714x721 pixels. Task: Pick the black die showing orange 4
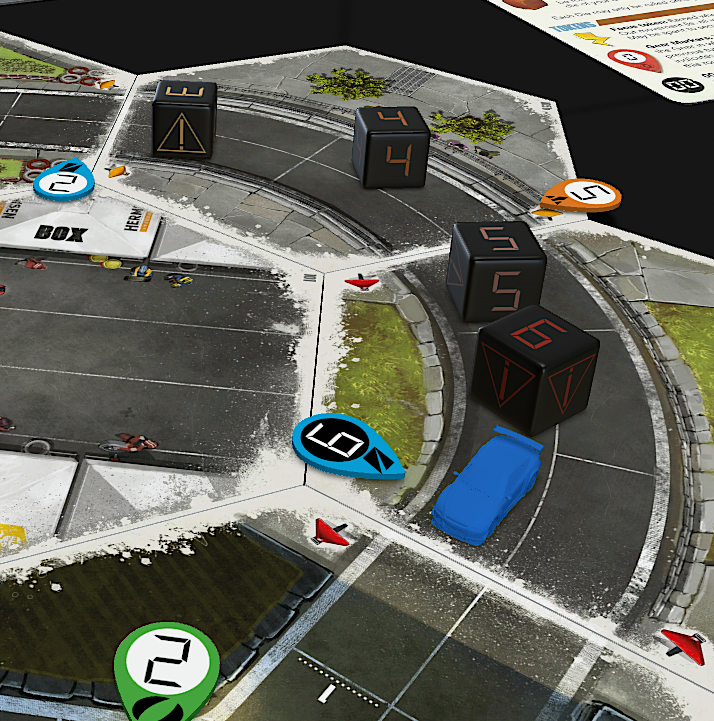(x=392, y=147)
